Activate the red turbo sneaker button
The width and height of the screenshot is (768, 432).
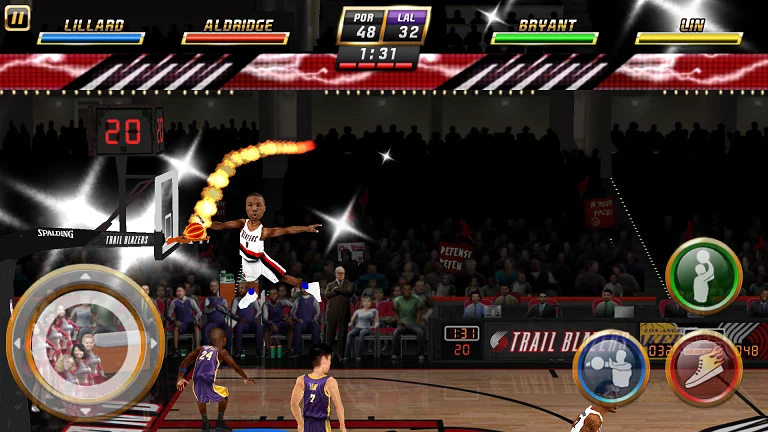click(703, 367)
